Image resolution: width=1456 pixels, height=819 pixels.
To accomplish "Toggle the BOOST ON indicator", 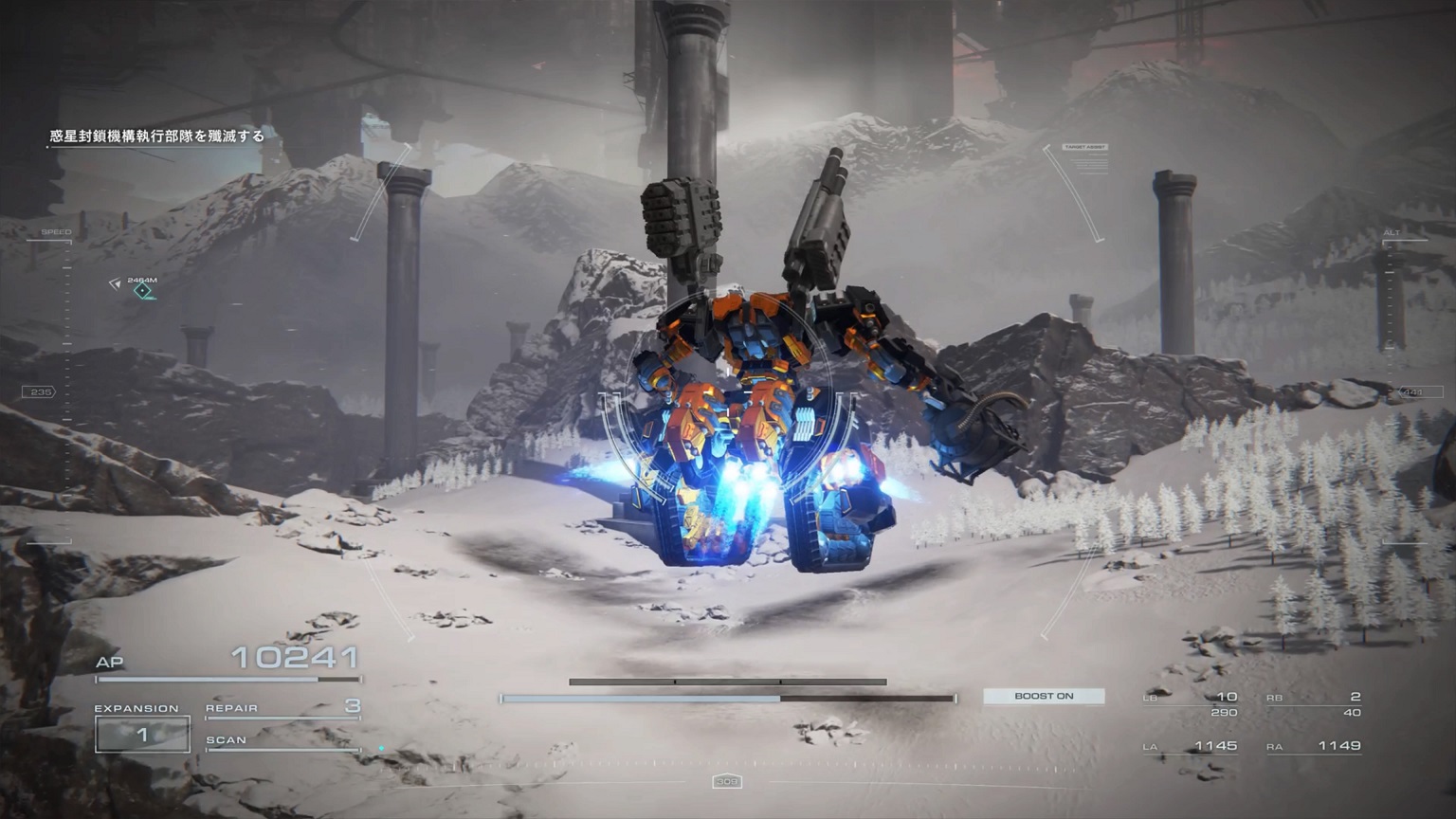I will point(1044,697).
